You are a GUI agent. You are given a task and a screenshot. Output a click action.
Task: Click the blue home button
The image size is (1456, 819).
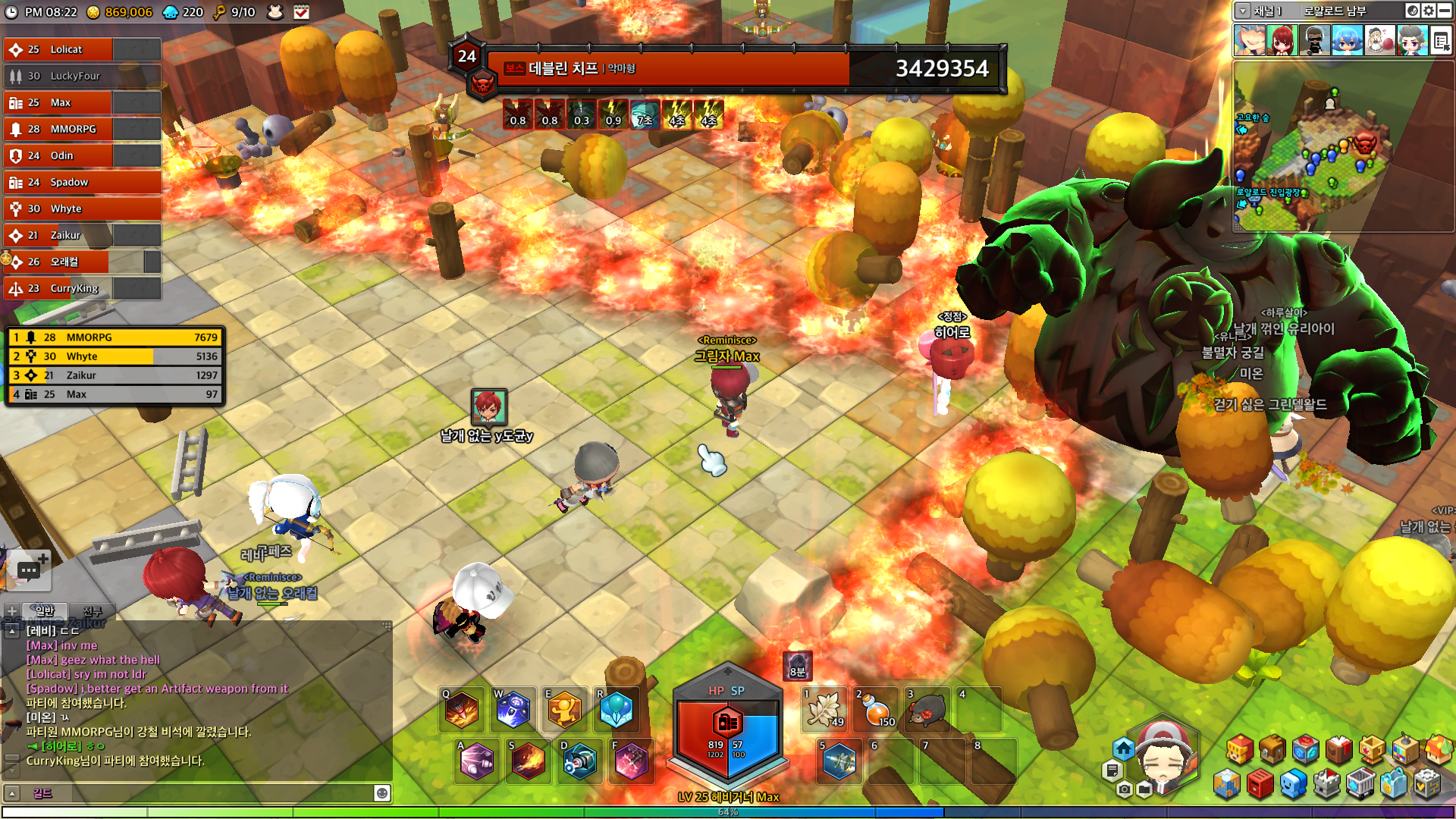pyautogui.click(x=1123, y=749)
